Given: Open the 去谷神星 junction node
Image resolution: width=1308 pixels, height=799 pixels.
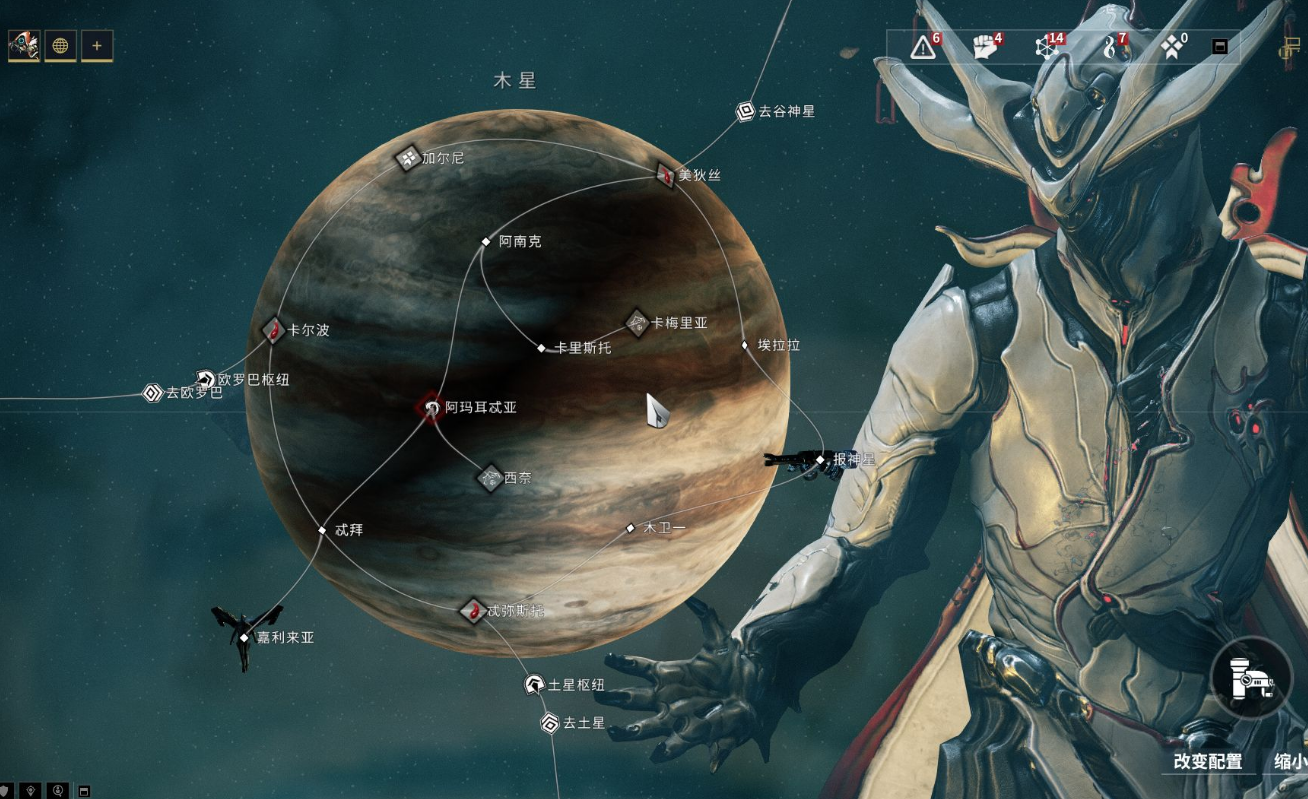Looking at the screenshot, I should point(745,111).
